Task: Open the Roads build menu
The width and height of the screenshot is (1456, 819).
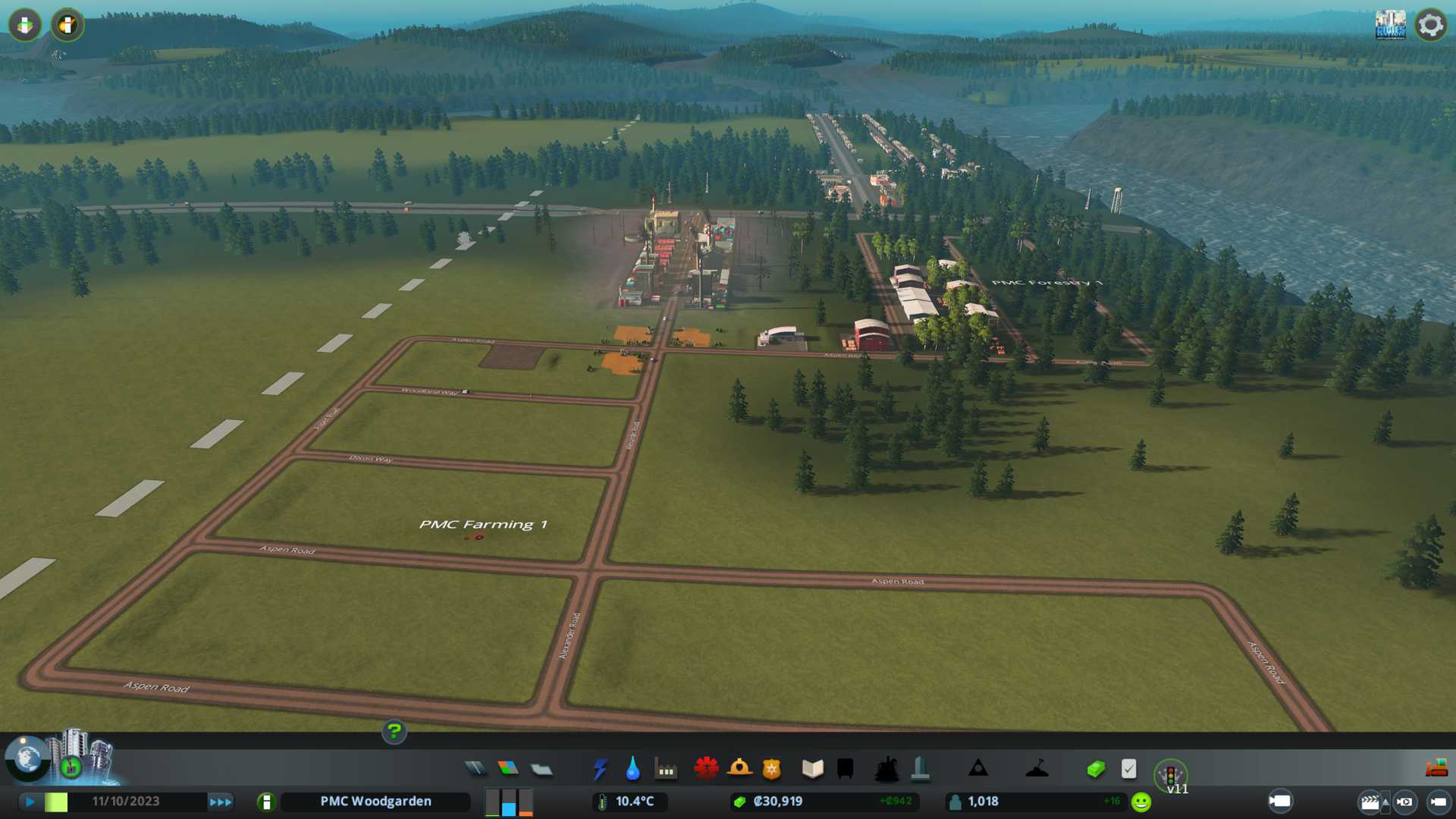Action: pyautogui.click(x=475, y=769)
